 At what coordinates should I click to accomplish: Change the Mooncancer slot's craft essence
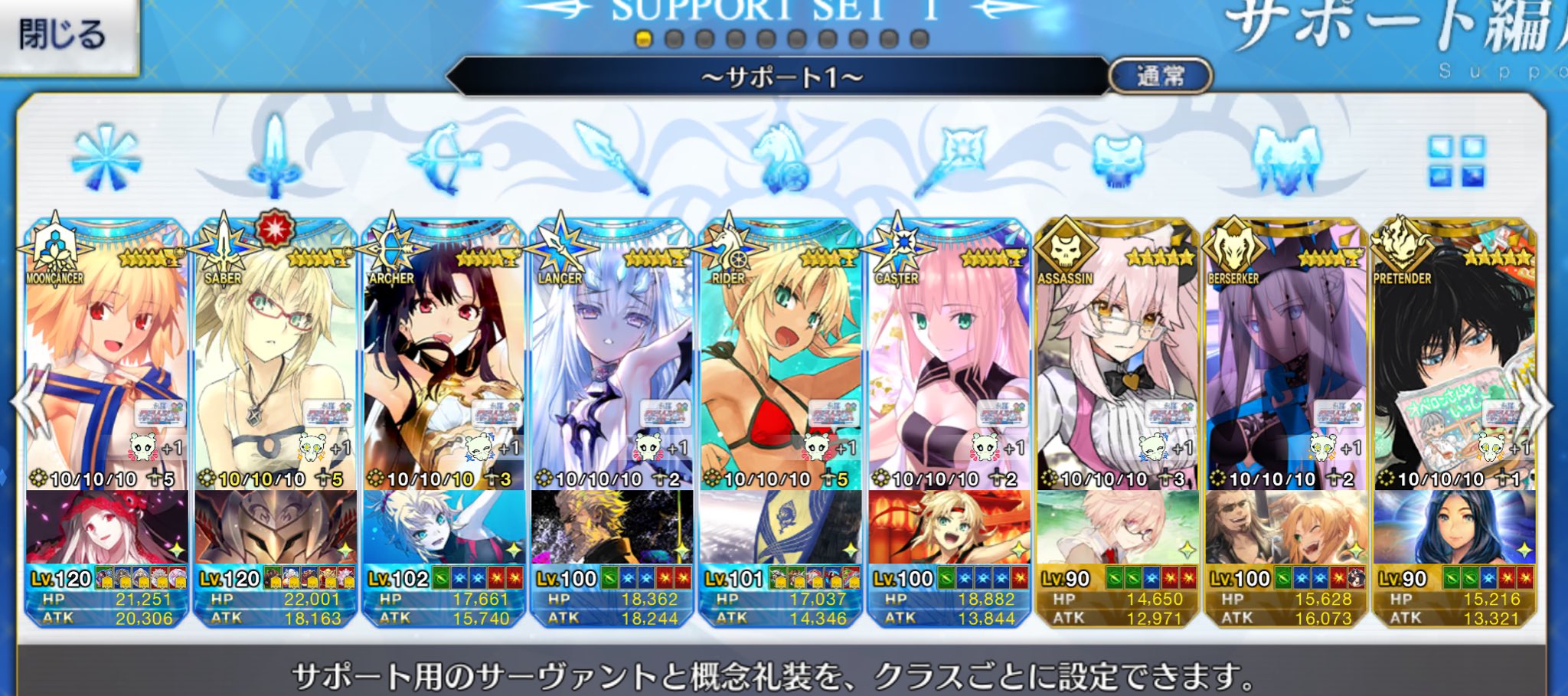point(106,528)
